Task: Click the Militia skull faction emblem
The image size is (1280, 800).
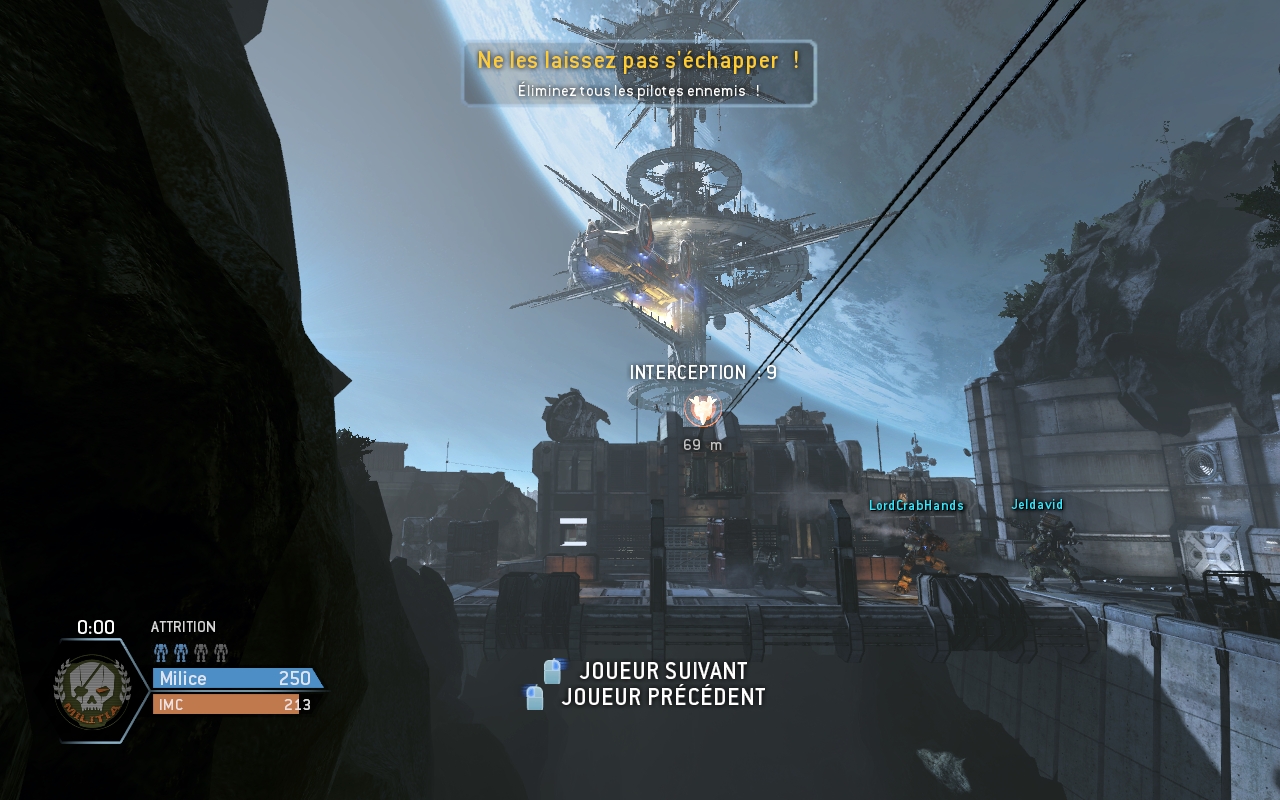Action: click(x=91, y=689)
